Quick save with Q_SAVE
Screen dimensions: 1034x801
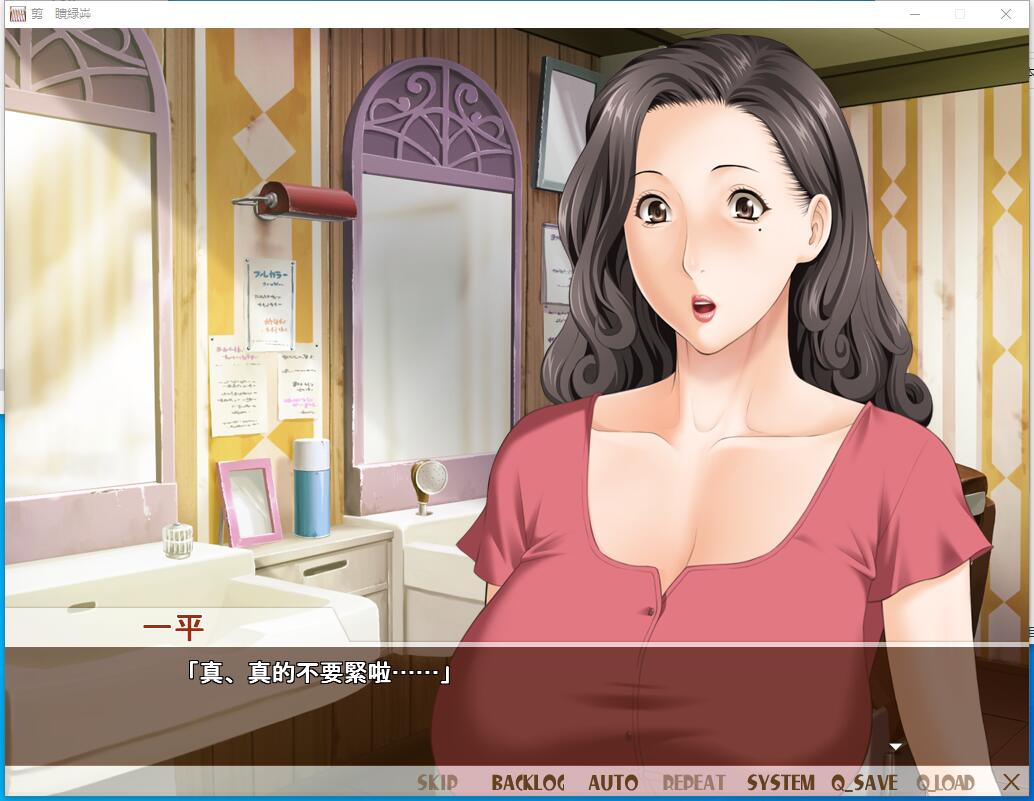click(x=864, y=783)
